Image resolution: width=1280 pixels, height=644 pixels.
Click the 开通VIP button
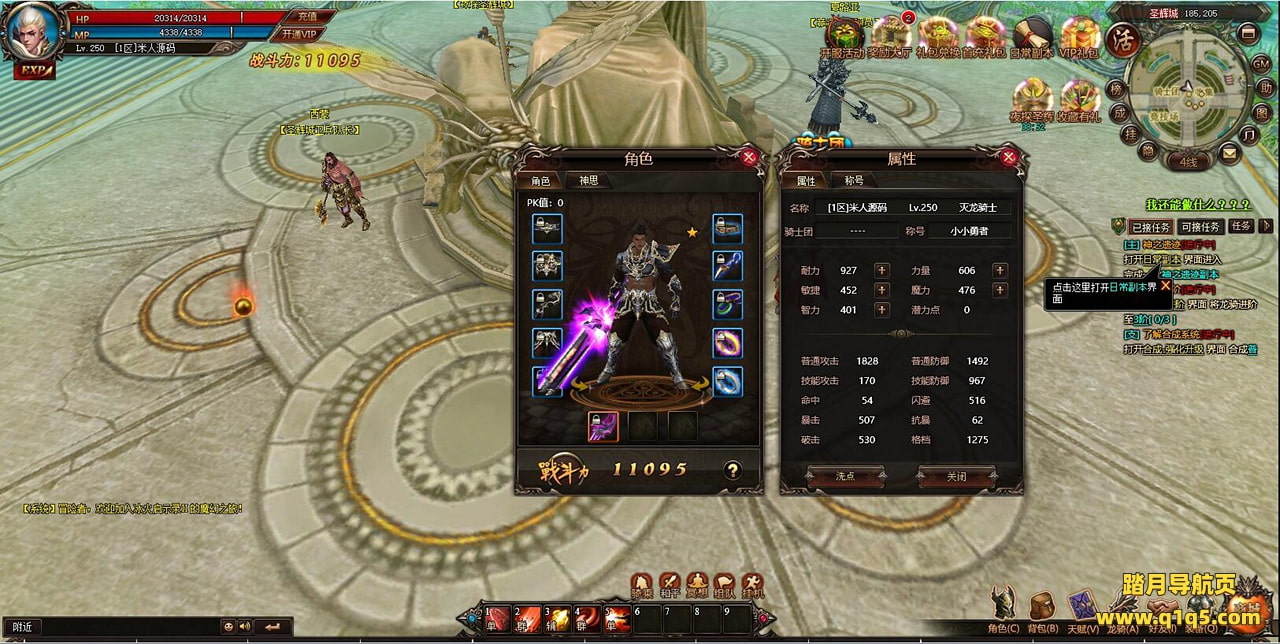point(298,33)
